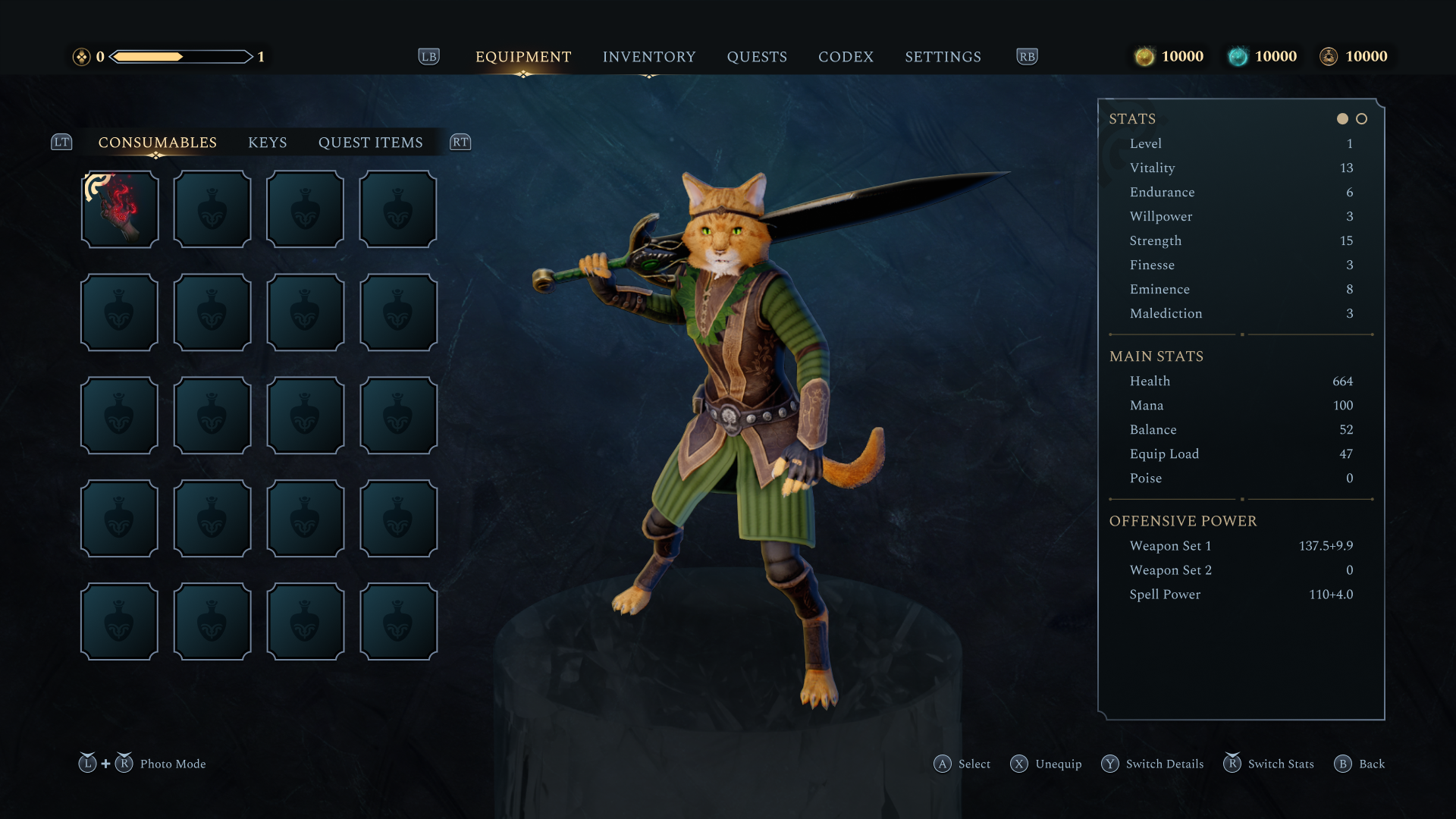Open the Settings tab
The image size is (1456, 819).
[943, 57]
